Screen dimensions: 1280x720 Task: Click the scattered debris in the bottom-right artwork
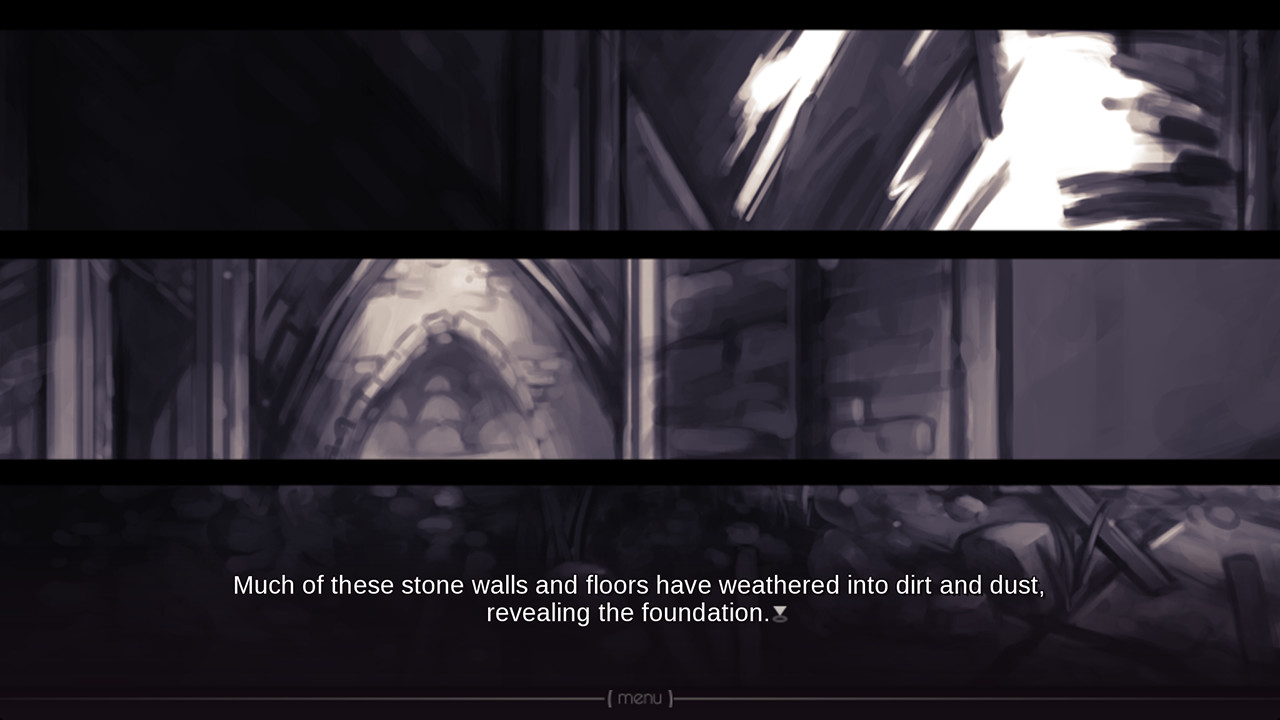[x=1150, y=520]
